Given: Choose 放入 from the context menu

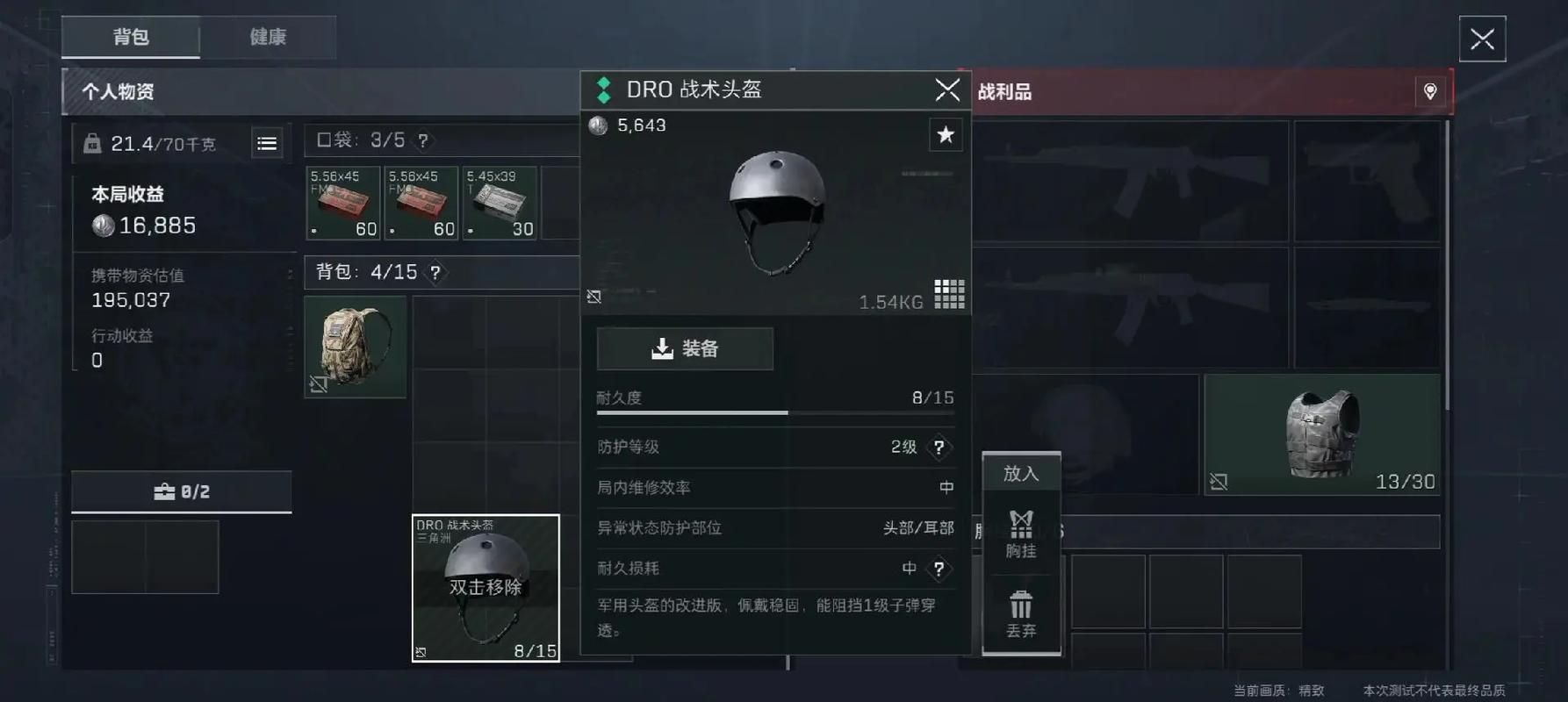Looking at the screenshot, I should pos(1021,472).
